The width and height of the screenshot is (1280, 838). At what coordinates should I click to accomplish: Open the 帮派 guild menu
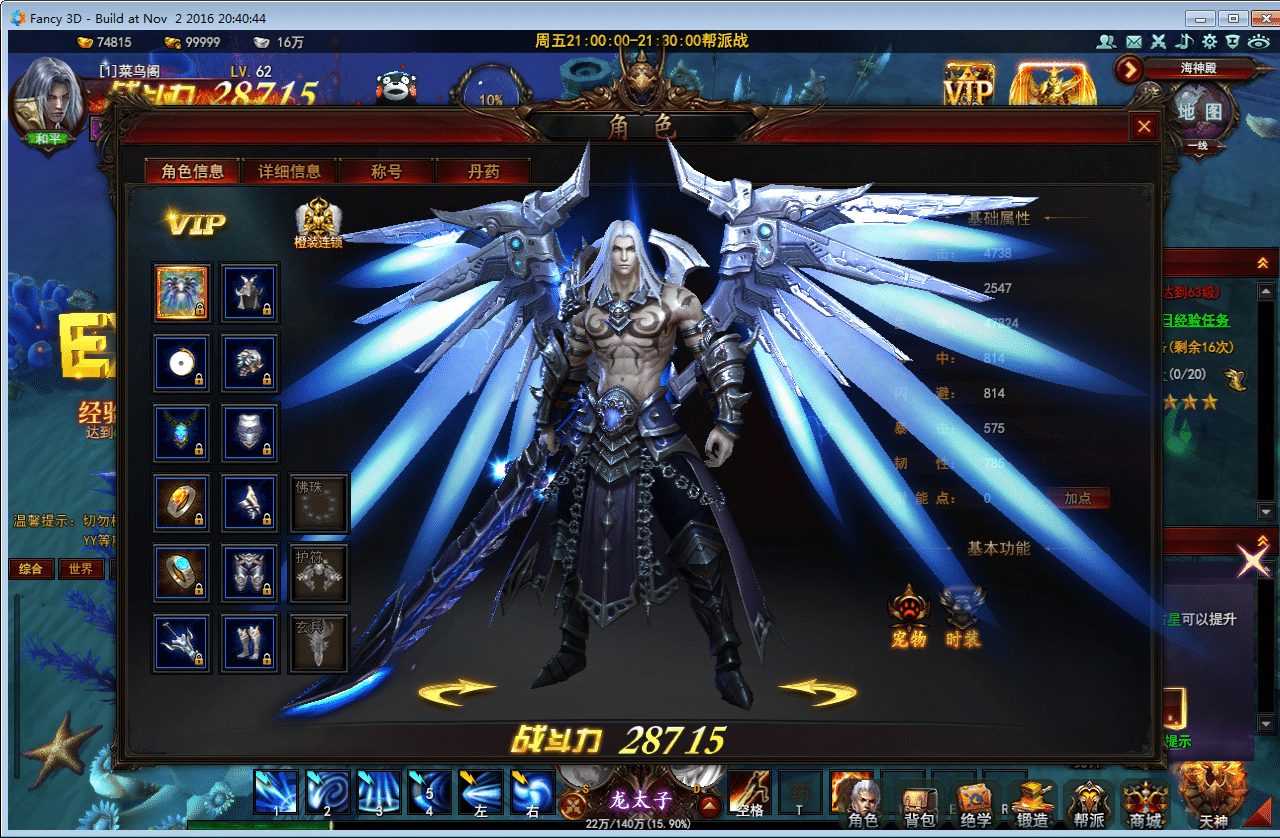click(x=1088, y=803)
